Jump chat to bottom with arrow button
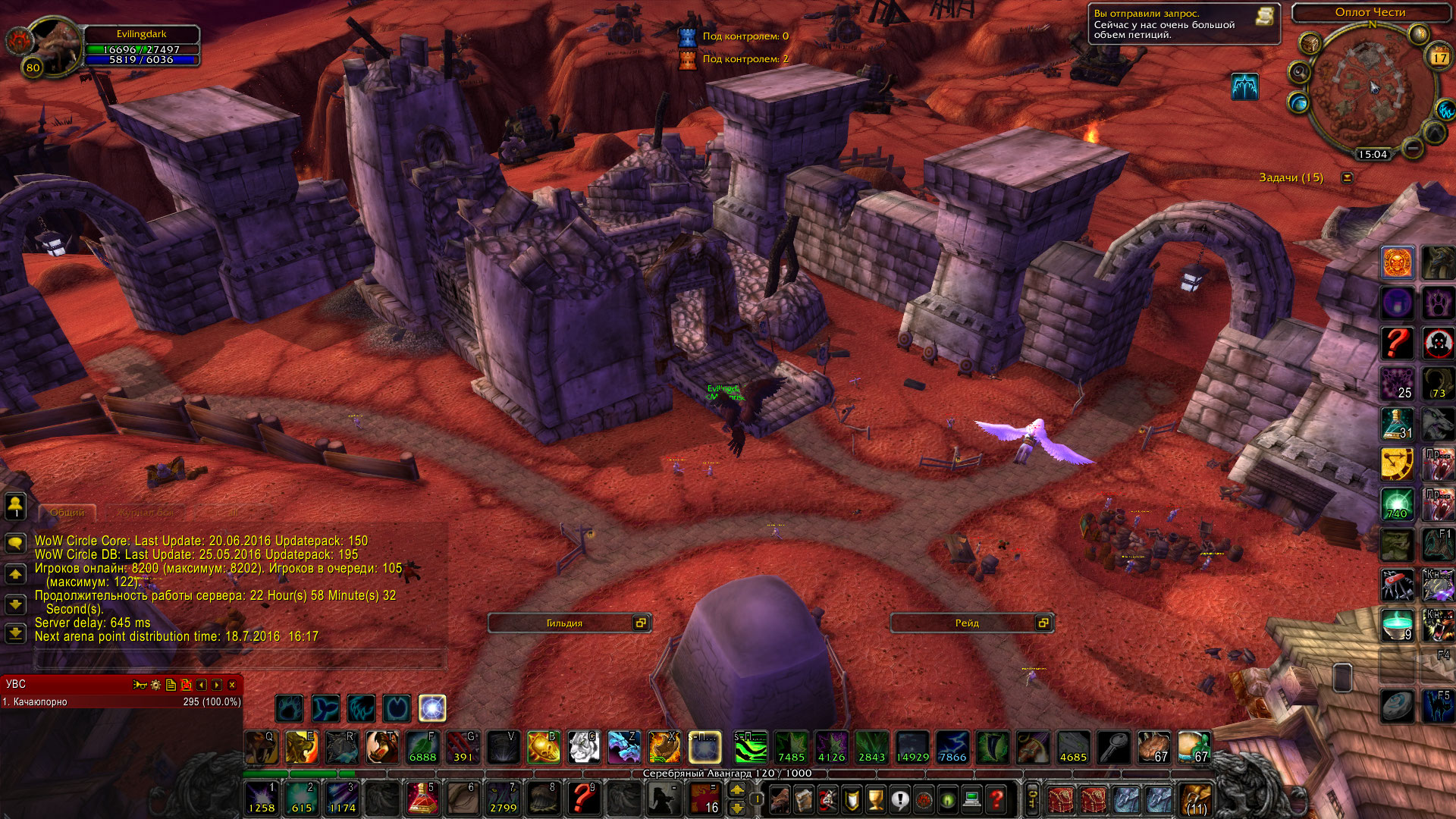The height and width of the screenshot is (819, 1456). (15, 633)
